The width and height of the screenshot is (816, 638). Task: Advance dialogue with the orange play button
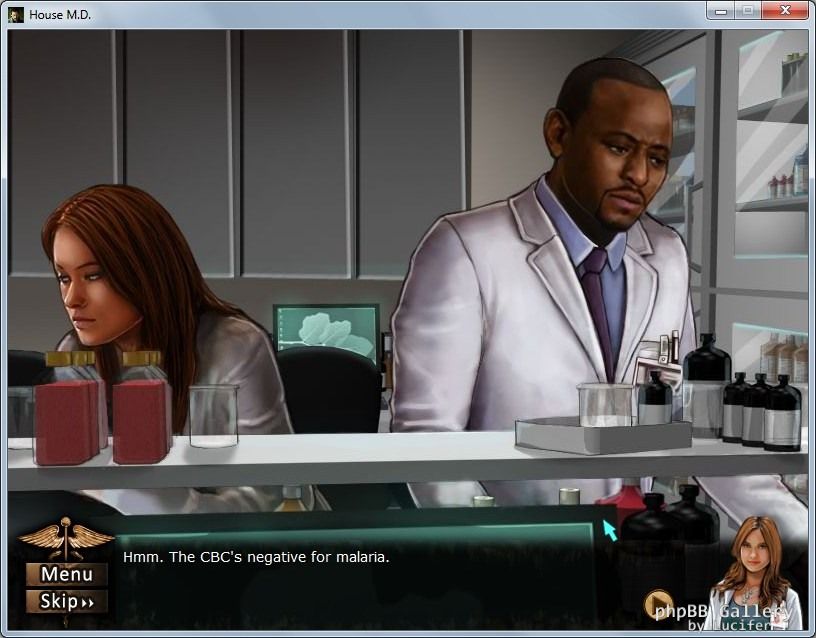(658, 604)
